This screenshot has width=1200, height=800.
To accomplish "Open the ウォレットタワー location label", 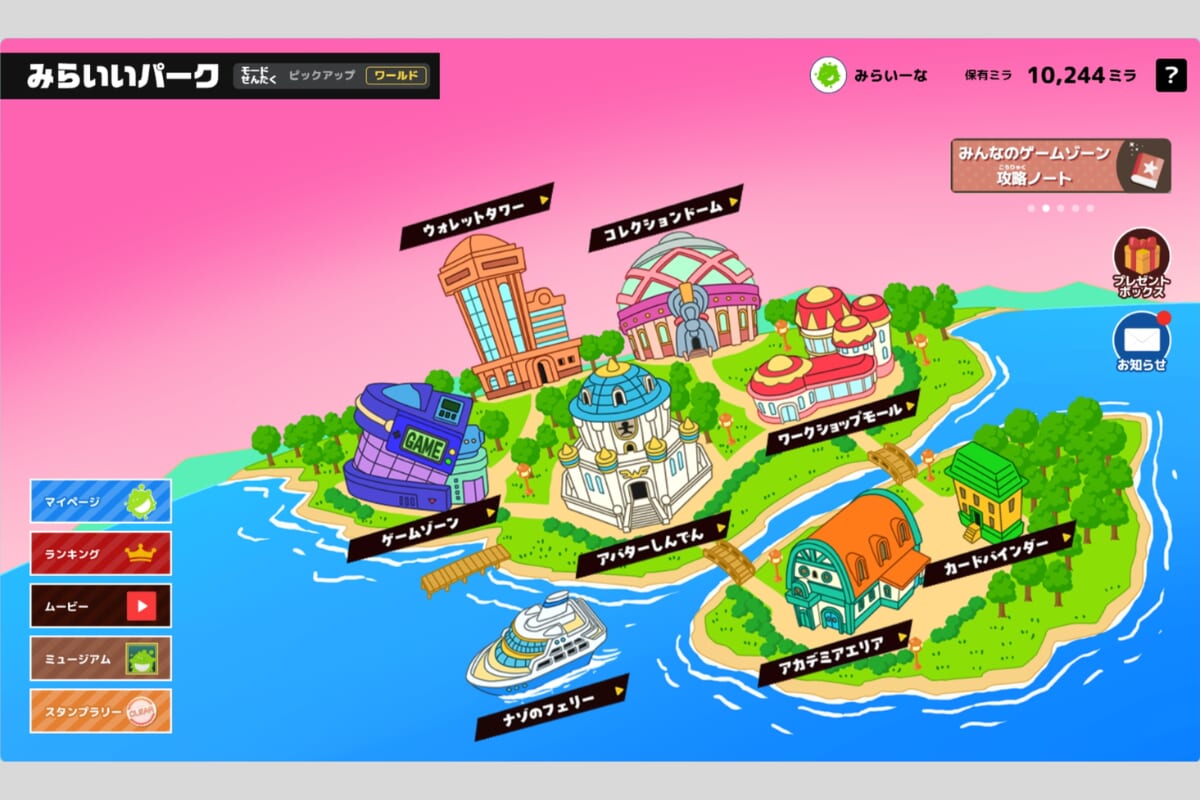I will [477, 216].
